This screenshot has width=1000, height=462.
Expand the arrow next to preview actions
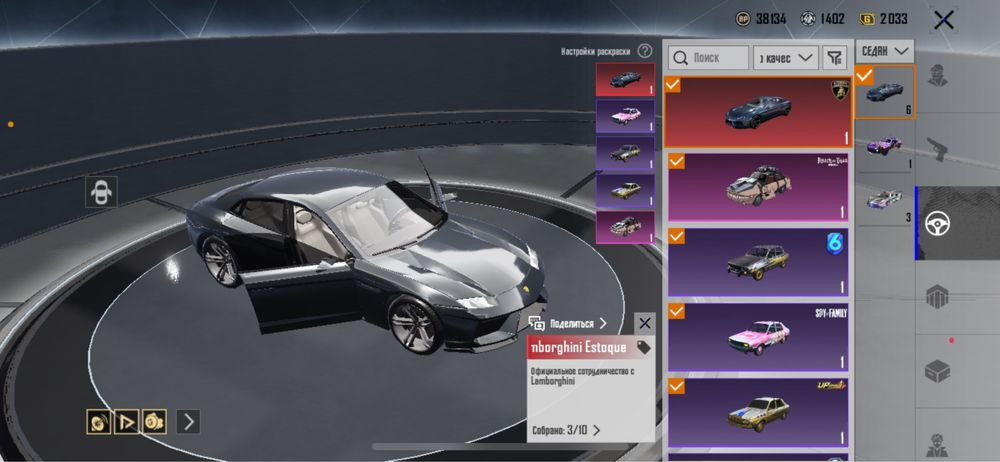(188, 421)
